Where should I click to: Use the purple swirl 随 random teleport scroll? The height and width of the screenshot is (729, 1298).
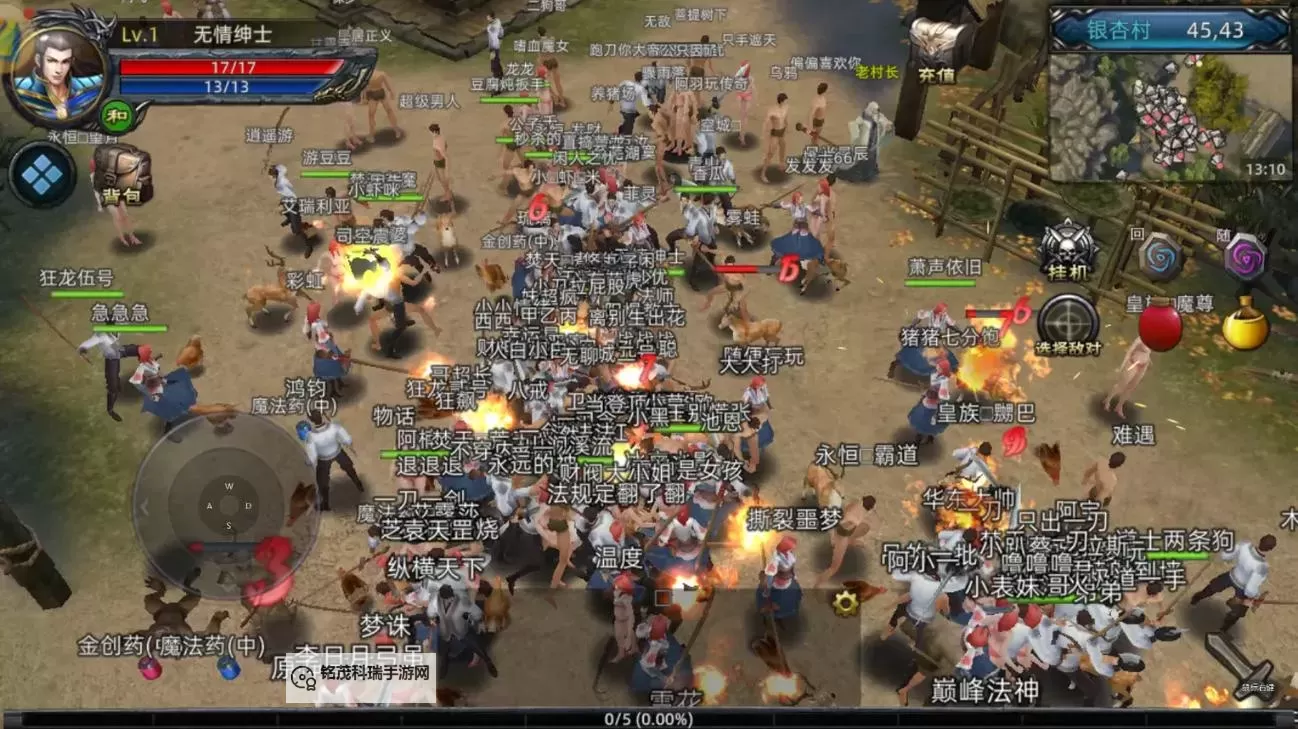[x=1246, y=258]
